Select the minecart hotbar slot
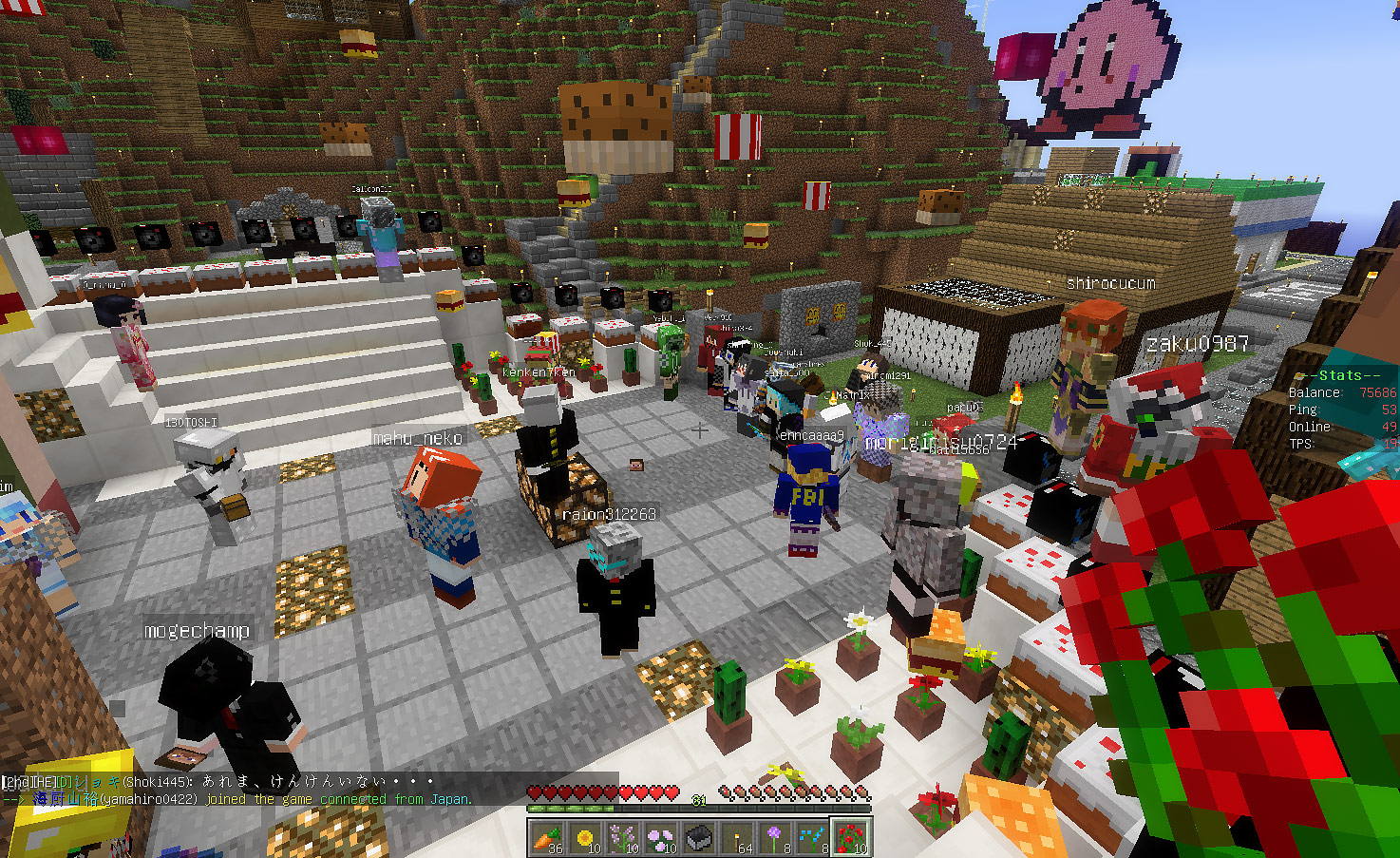1400x858 pixels. pyautogui.click(x=699, y=838)
